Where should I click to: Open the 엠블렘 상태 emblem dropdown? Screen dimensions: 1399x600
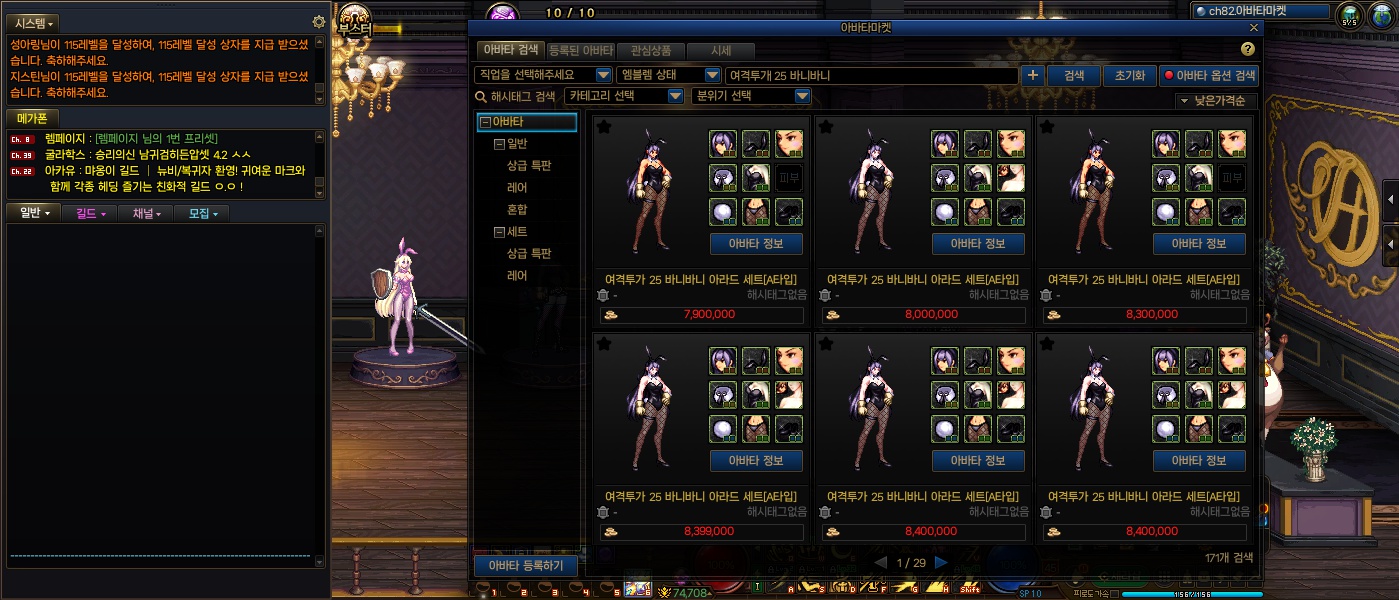(x=668, y=75)
